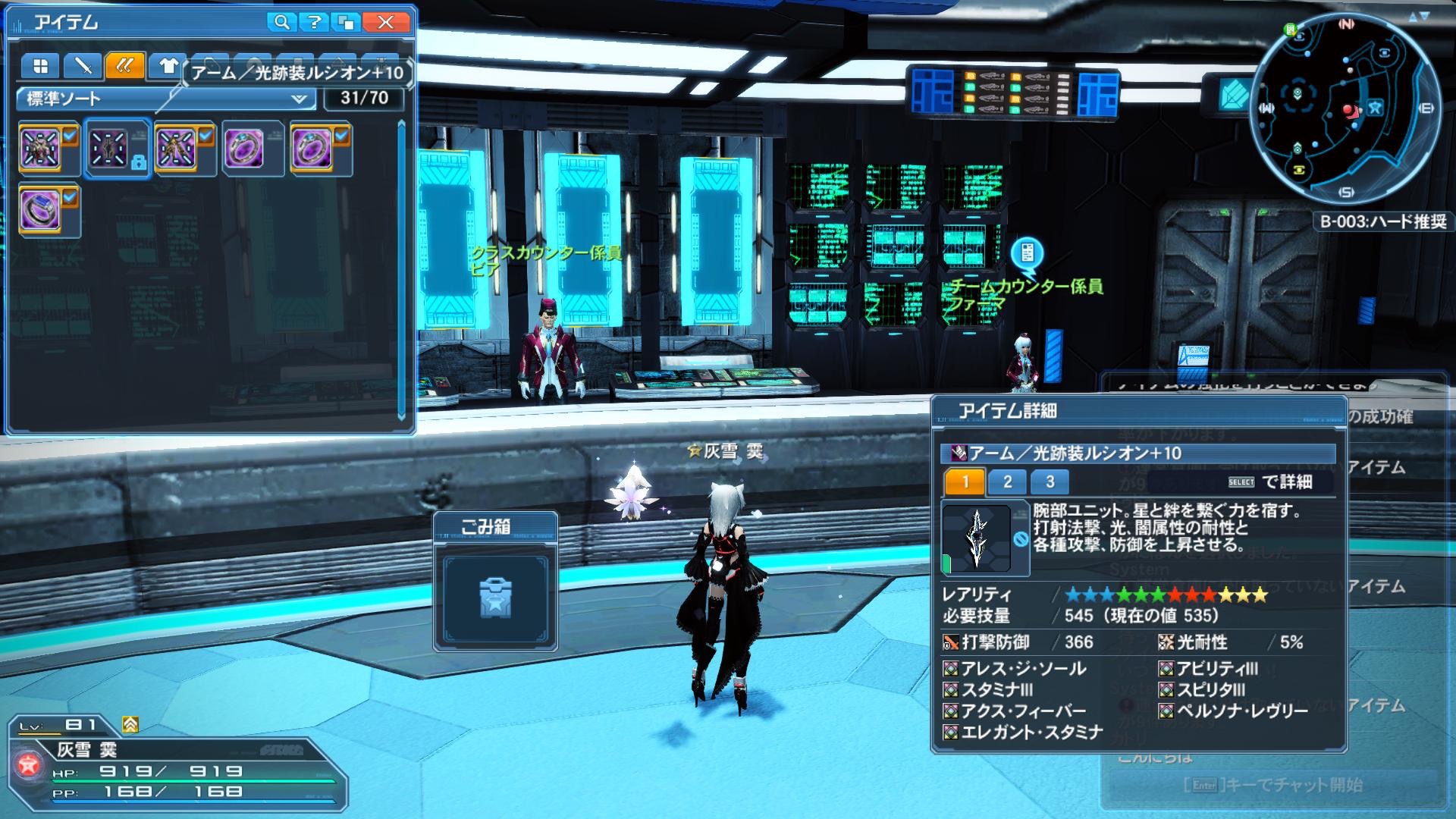This screenshot has width=1456, height=819.
Task: Switch to detail tab 2
Action: pyautogui.click(x=1006, y=482)
